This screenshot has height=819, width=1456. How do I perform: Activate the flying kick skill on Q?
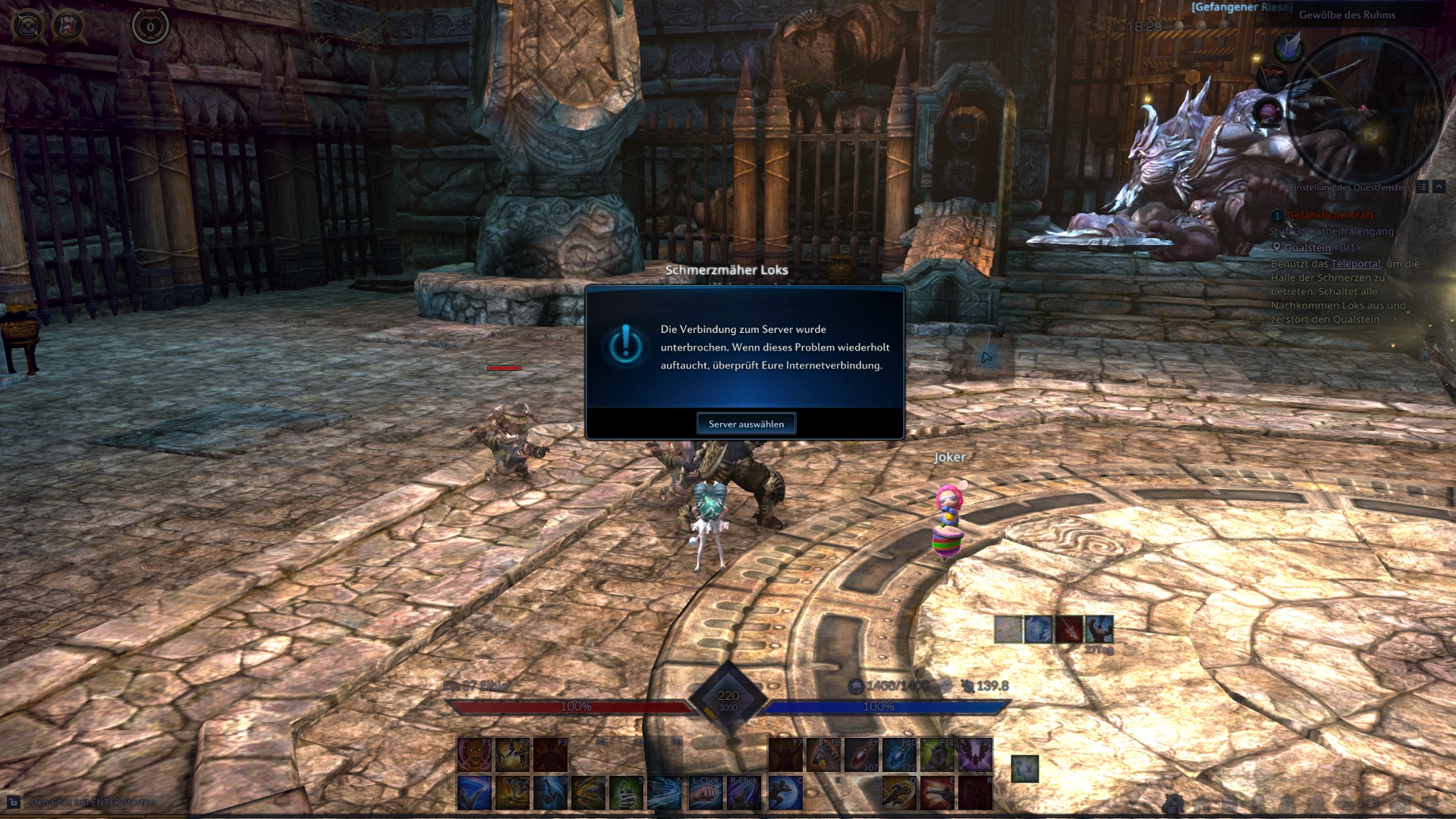tap(899, 792)
